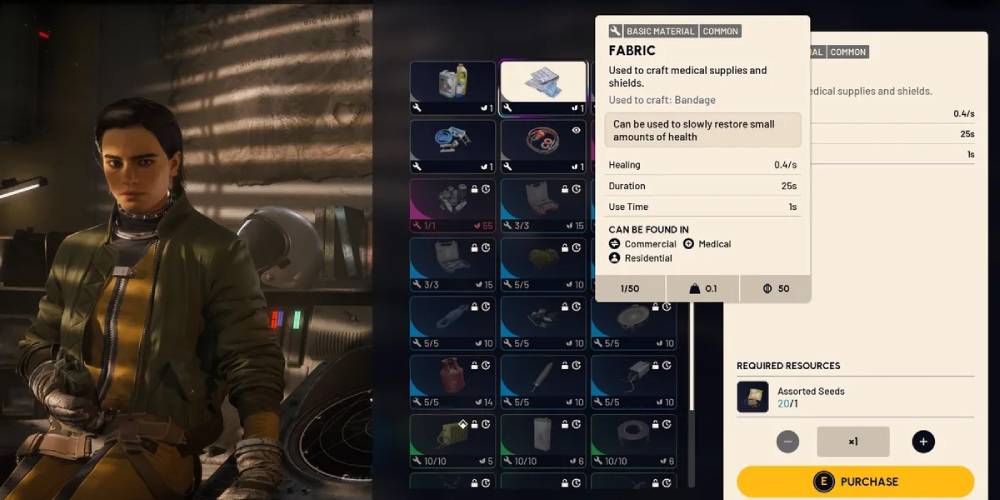Select the chemical bottles item slot
Viewport: 1000px width, 500px height.
(x=453, y=87)
